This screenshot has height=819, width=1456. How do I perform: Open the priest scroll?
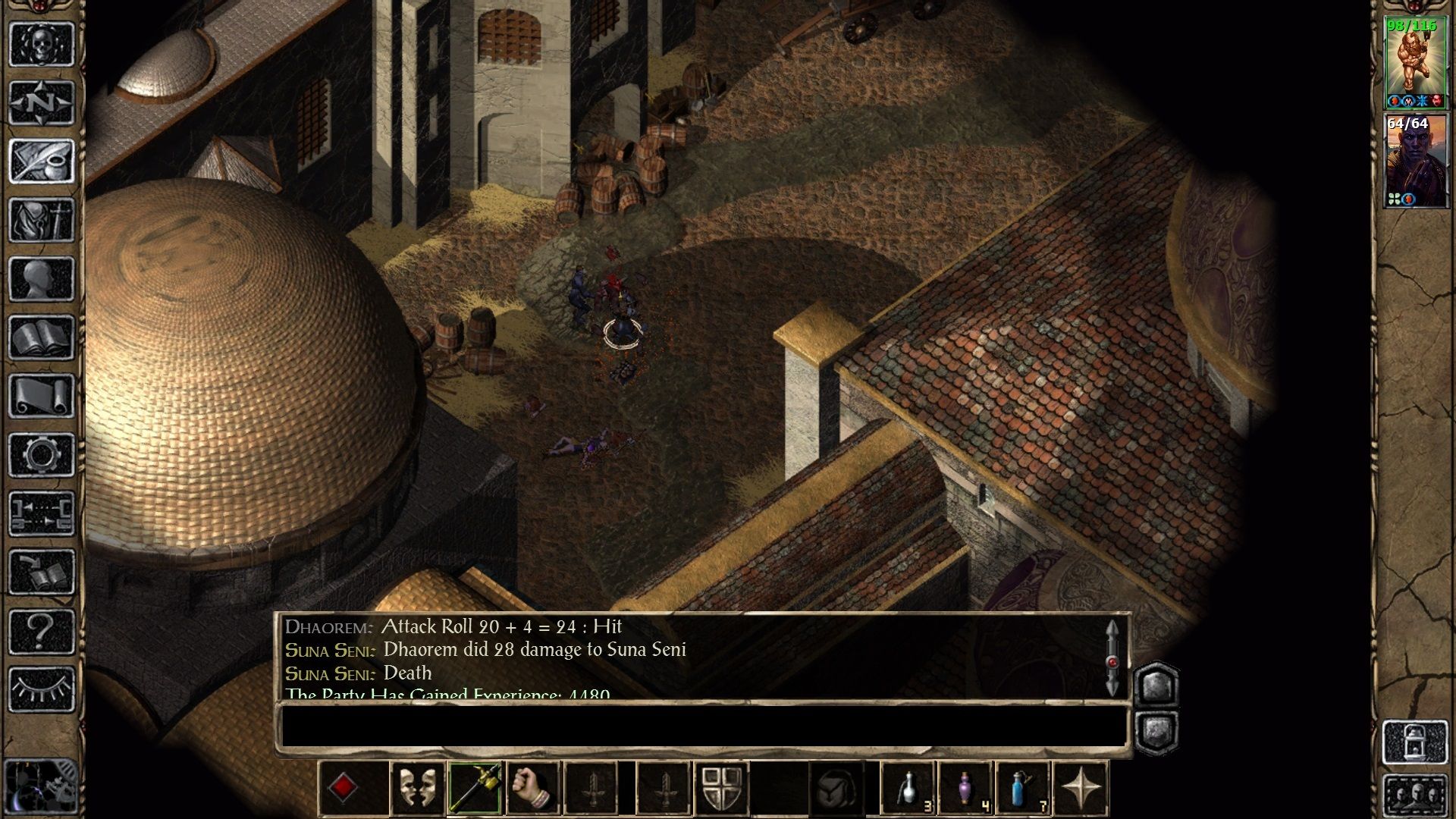pos(42,396)
